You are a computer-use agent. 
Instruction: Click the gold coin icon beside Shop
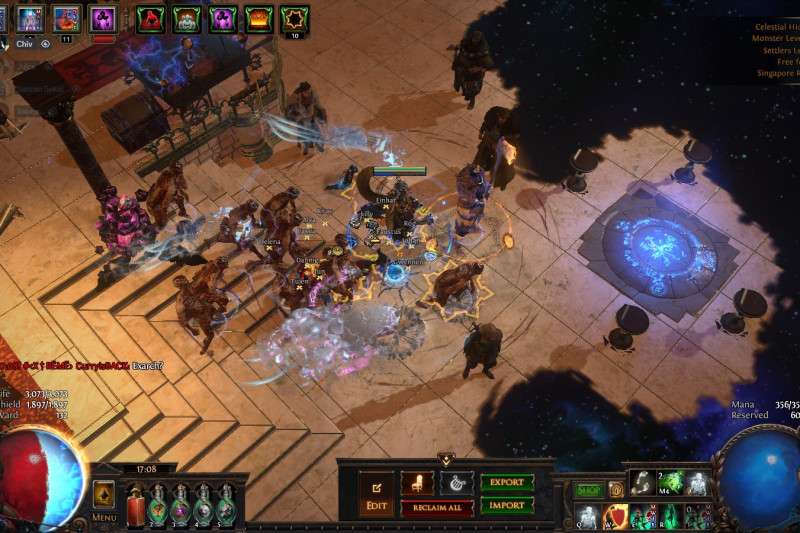click(x=616, y=489)
